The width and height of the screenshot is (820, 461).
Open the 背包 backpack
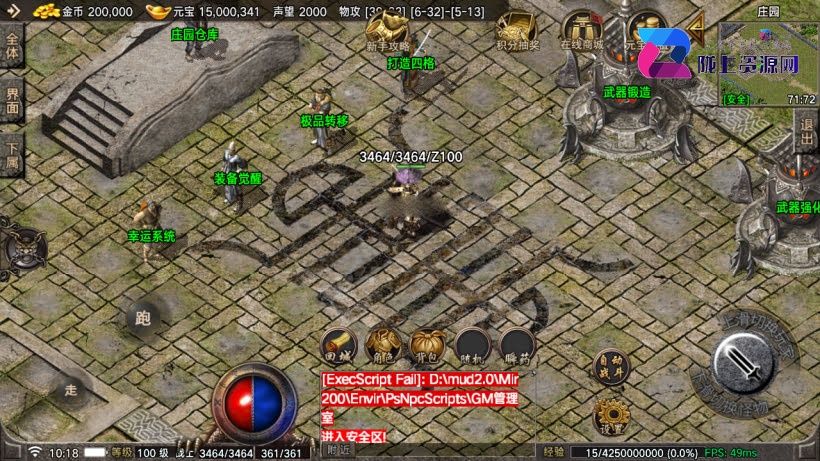point(428,346)
